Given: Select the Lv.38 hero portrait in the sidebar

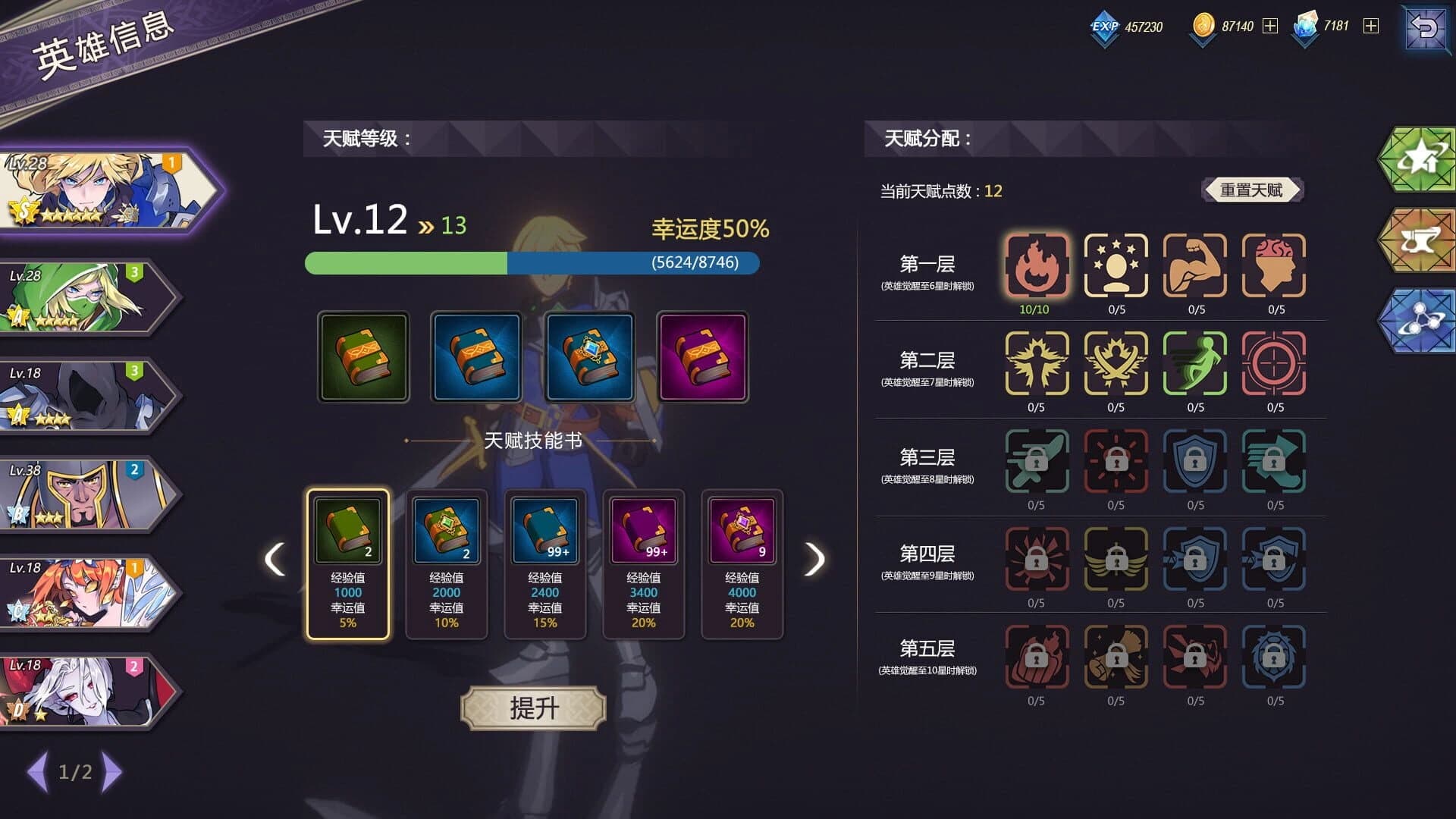Looking at the screenshot, I should point(83,493).
